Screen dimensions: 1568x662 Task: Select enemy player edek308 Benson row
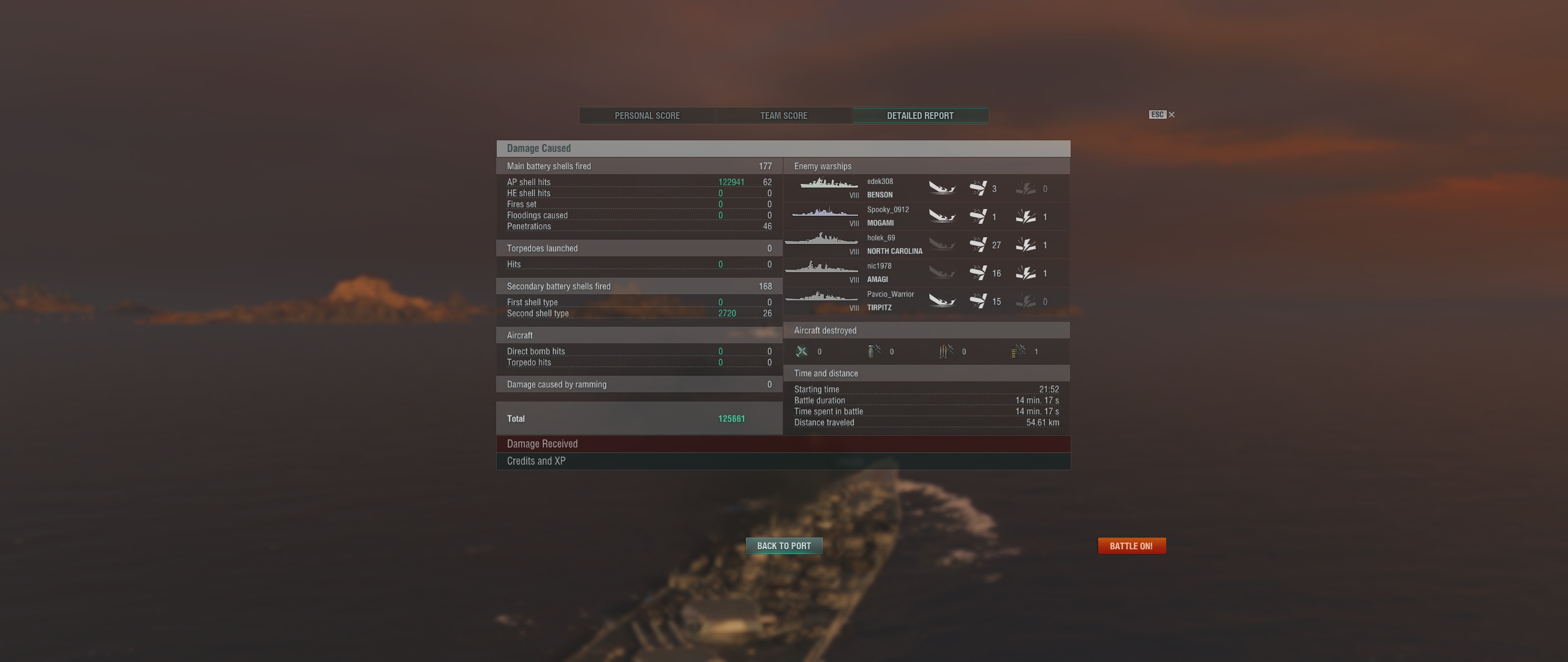point(926,188)
